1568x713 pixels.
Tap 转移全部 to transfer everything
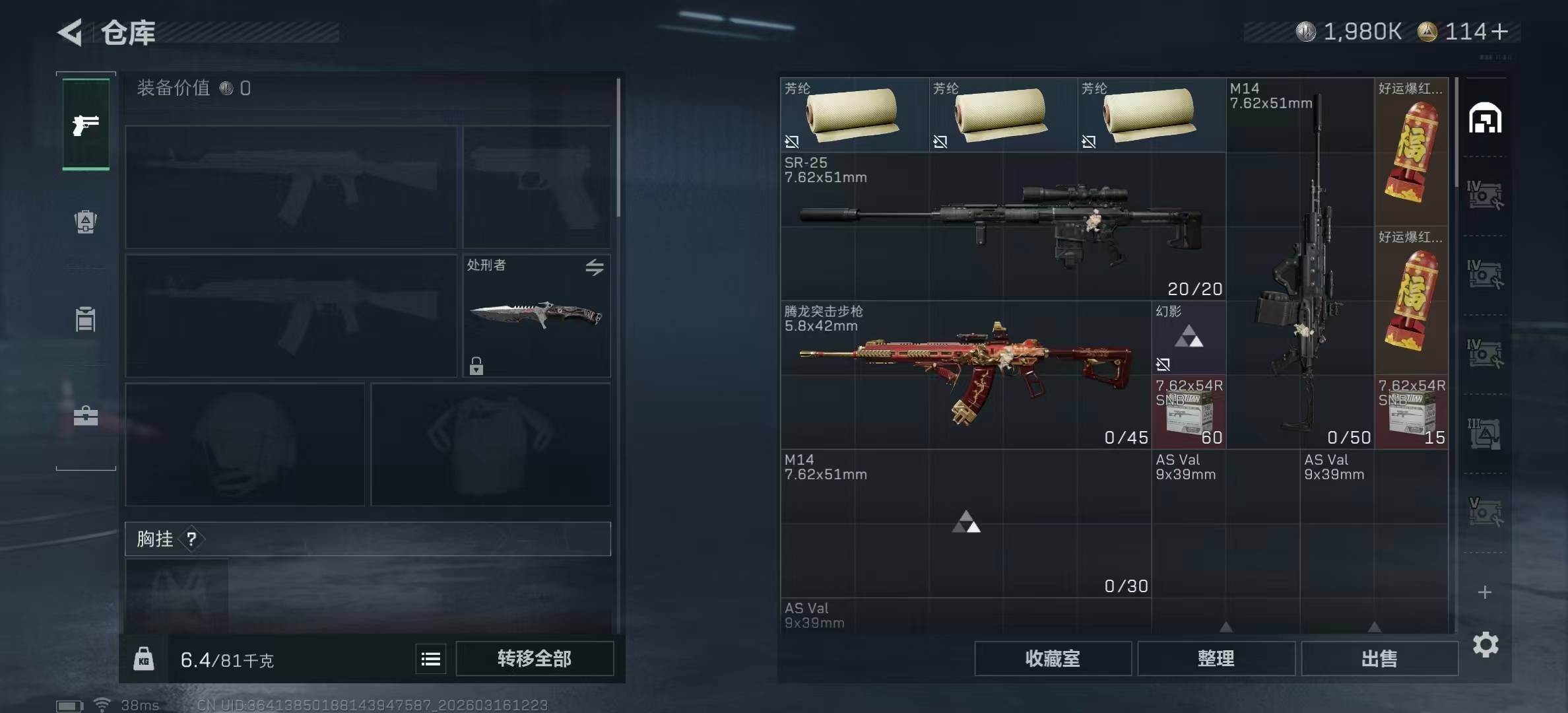point(535,658)
